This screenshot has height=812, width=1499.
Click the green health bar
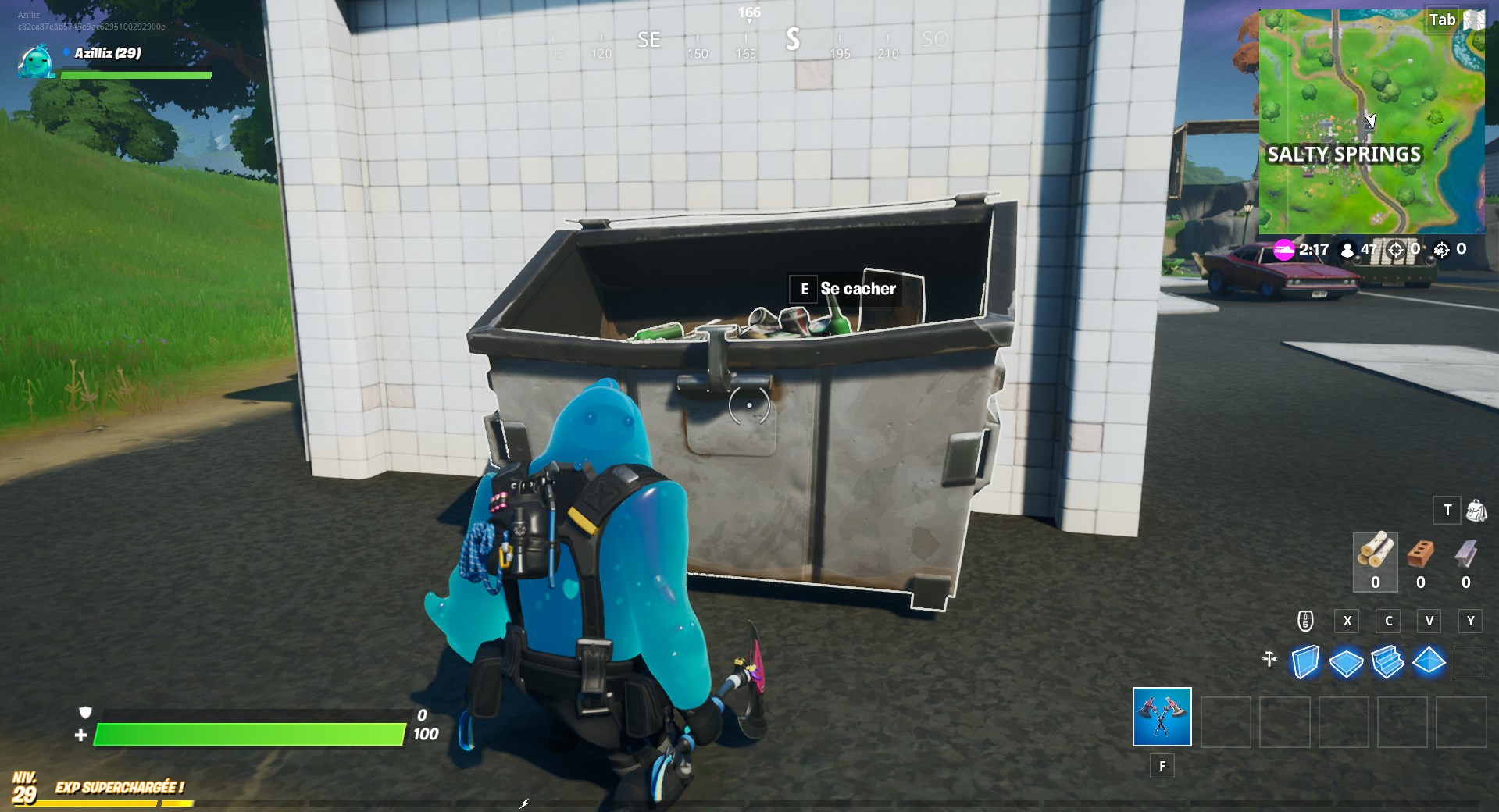coord(250,735)
